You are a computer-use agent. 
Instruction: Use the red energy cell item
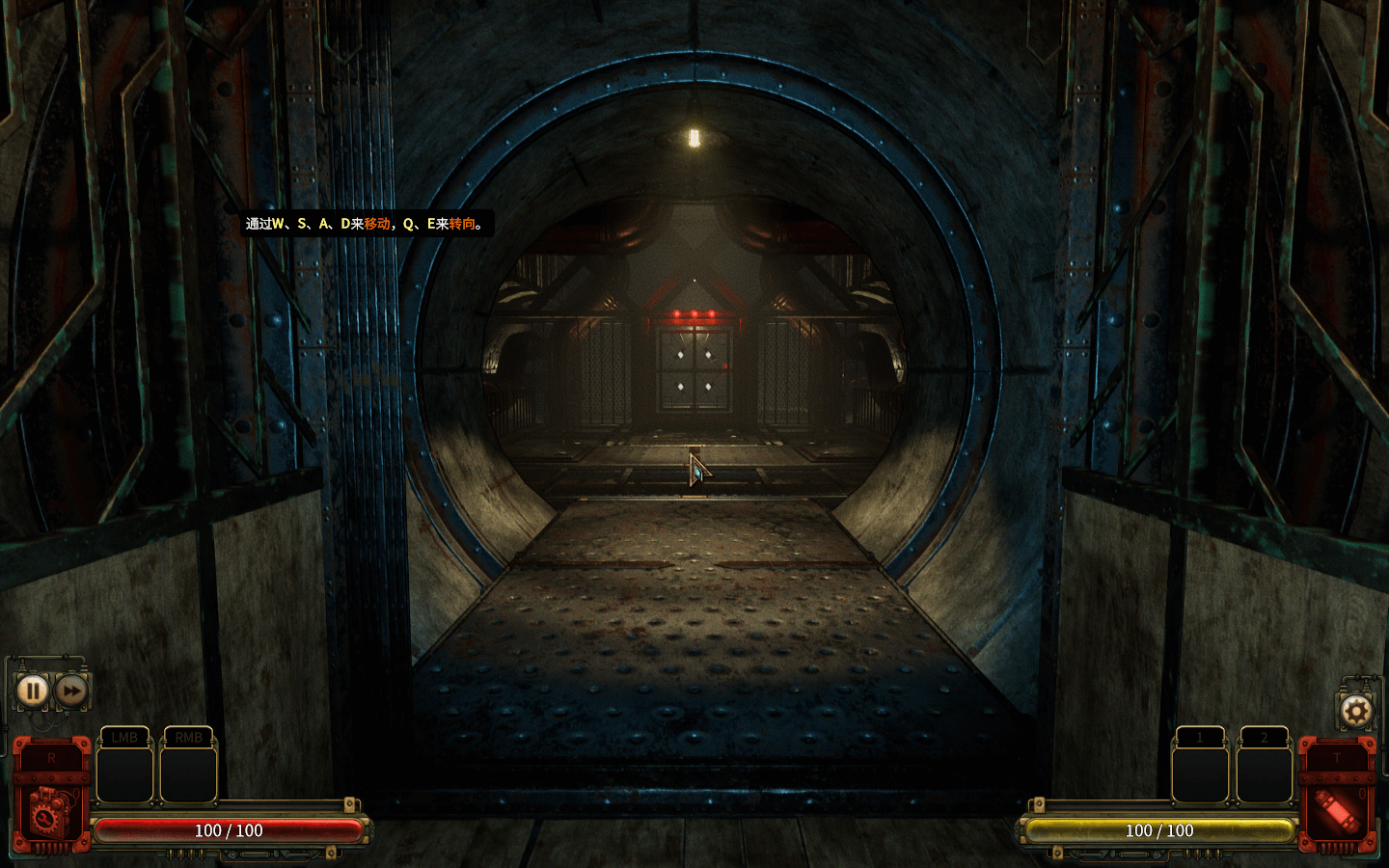click(x=1337, y=806)
